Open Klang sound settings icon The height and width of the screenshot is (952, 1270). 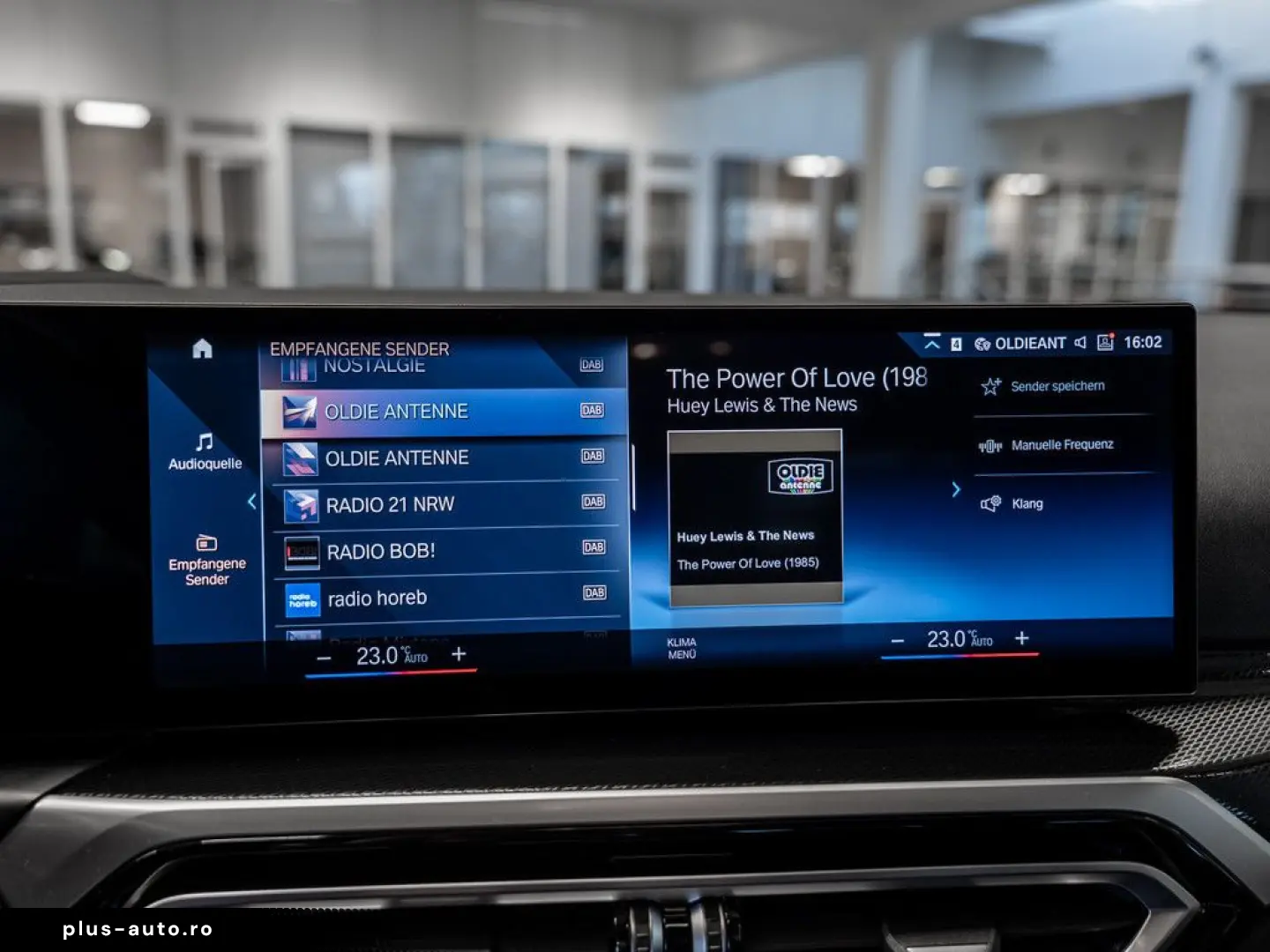coord(991,502)
